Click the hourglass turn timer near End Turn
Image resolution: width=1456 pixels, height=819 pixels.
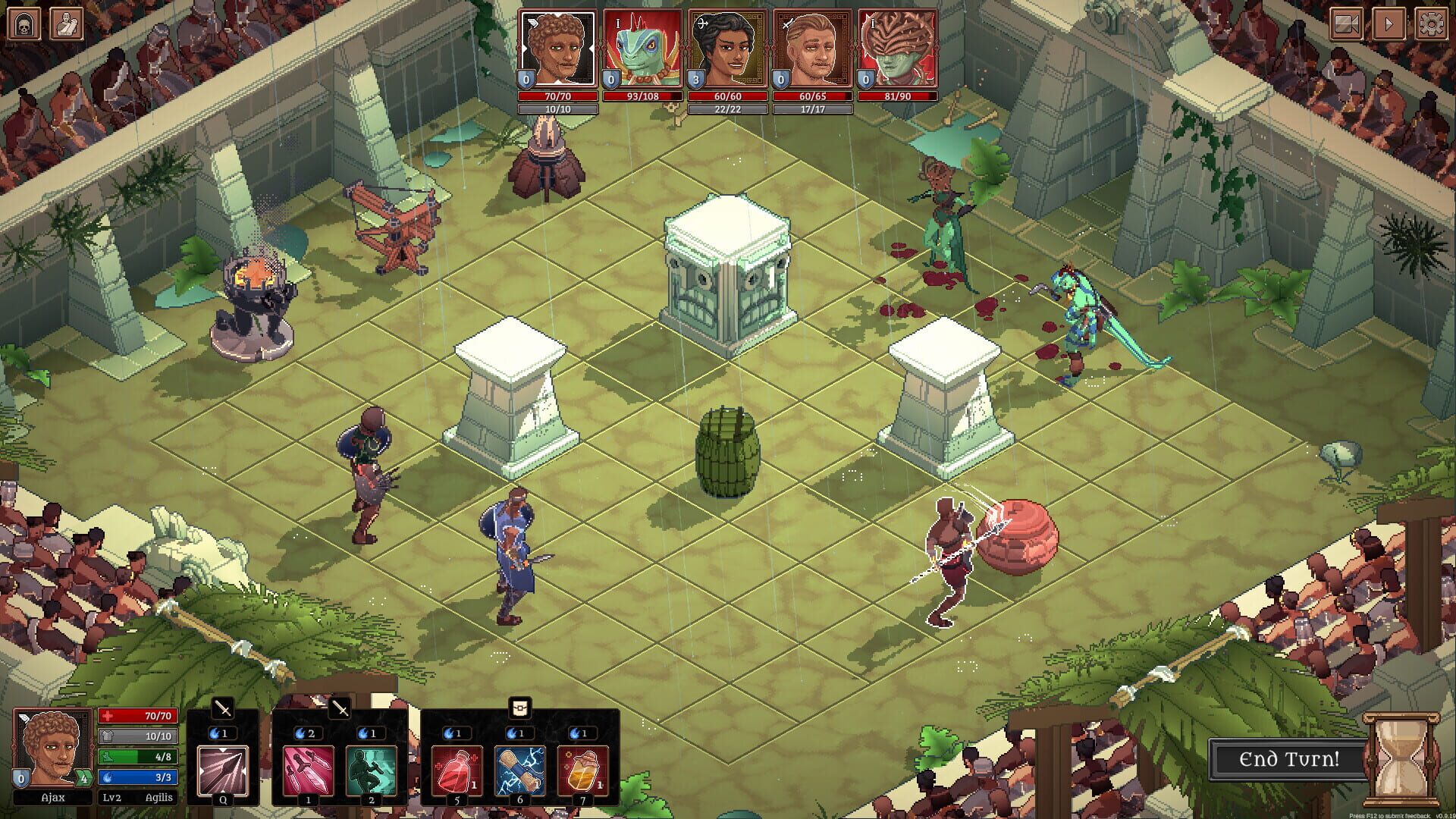click(1402, 761)
